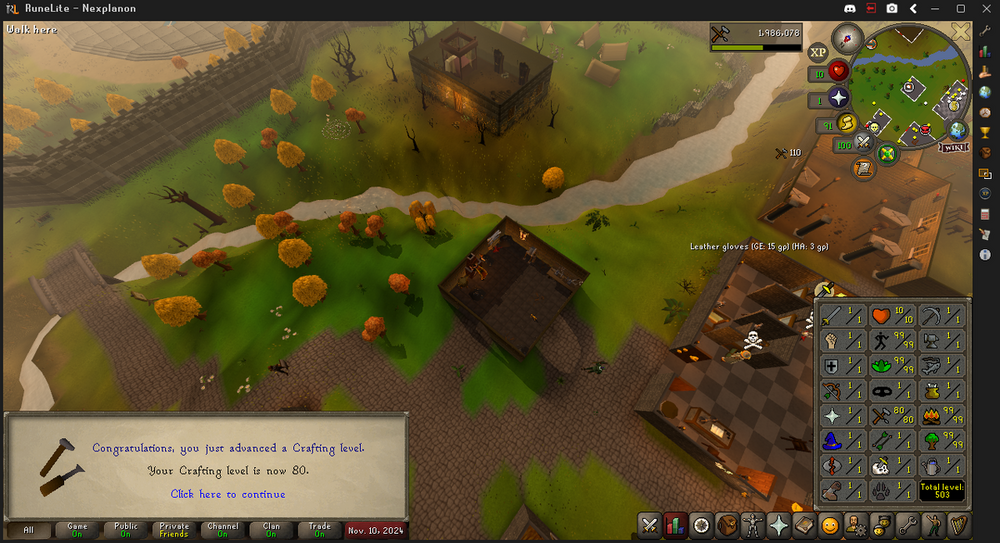Show the Emotes tab
Image resolution: width=1000 pixels, height=543 pixels.
pyautogui.click(x=829, y=524)
